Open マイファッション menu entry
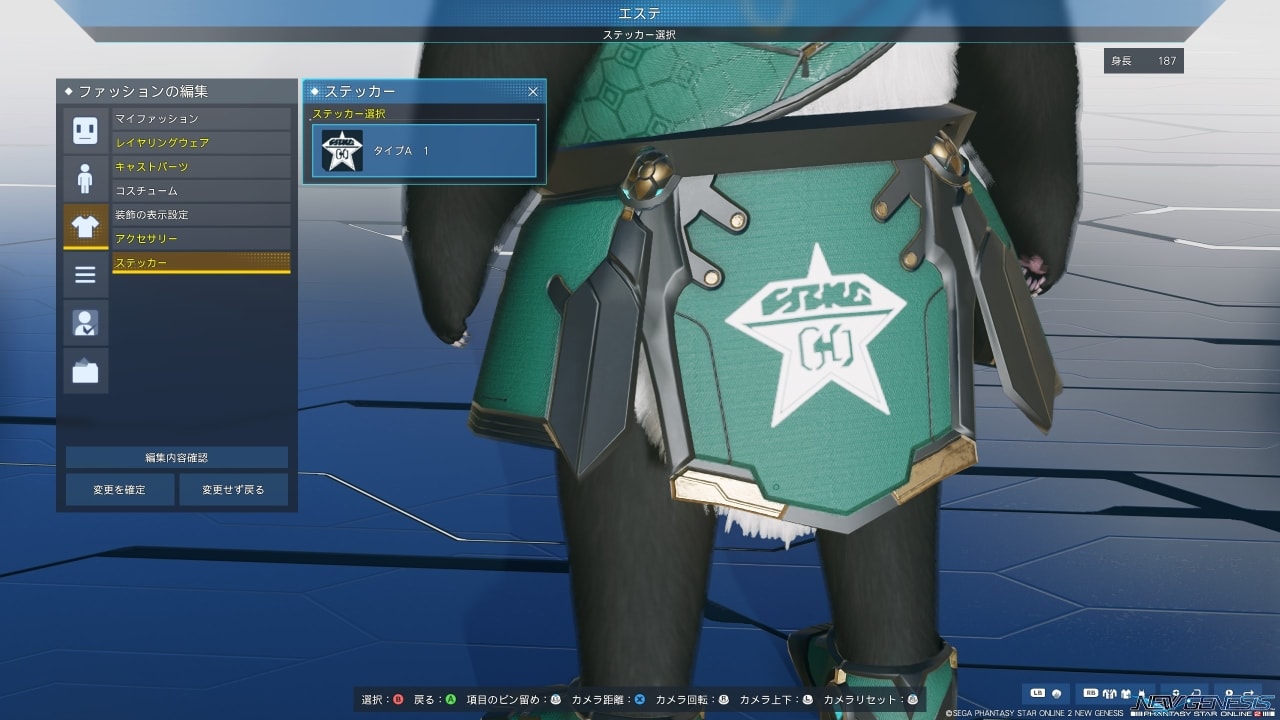Viewport: 1280px width, 720px height. [201, 119]
